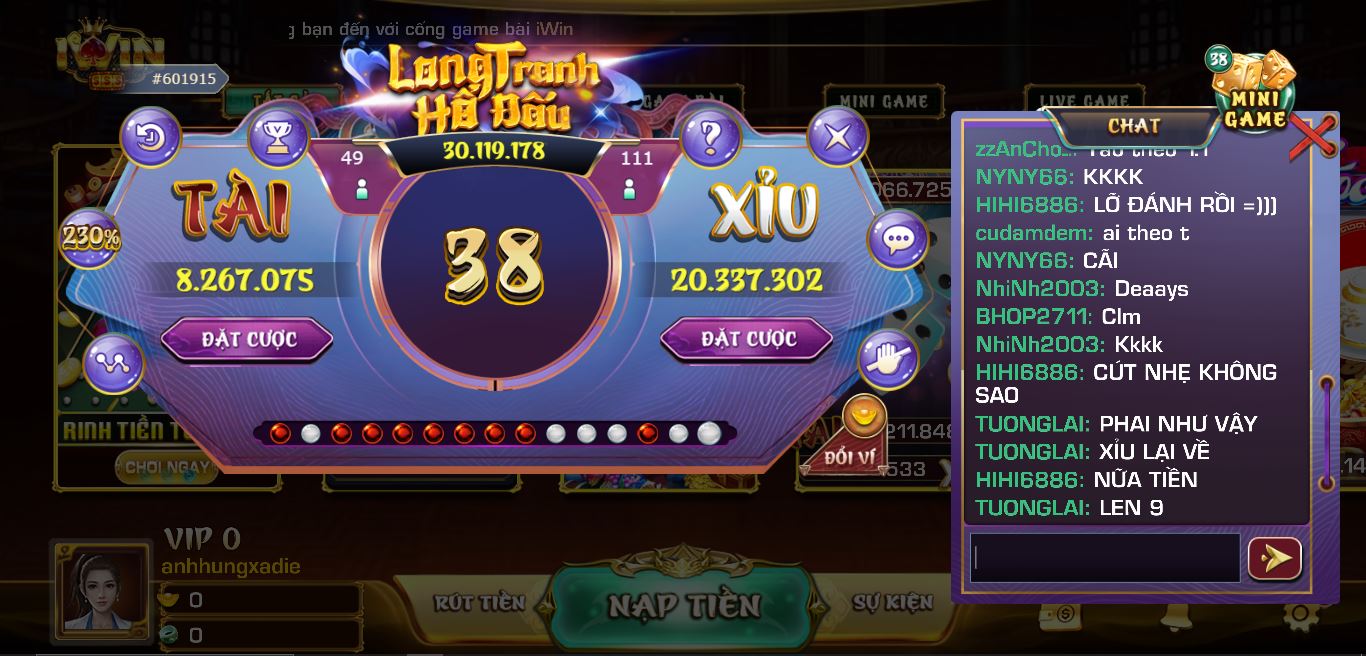This screenshot has width=1366, height=656.
Task: Open the trend chart icon
Action: tap(113, 364)
